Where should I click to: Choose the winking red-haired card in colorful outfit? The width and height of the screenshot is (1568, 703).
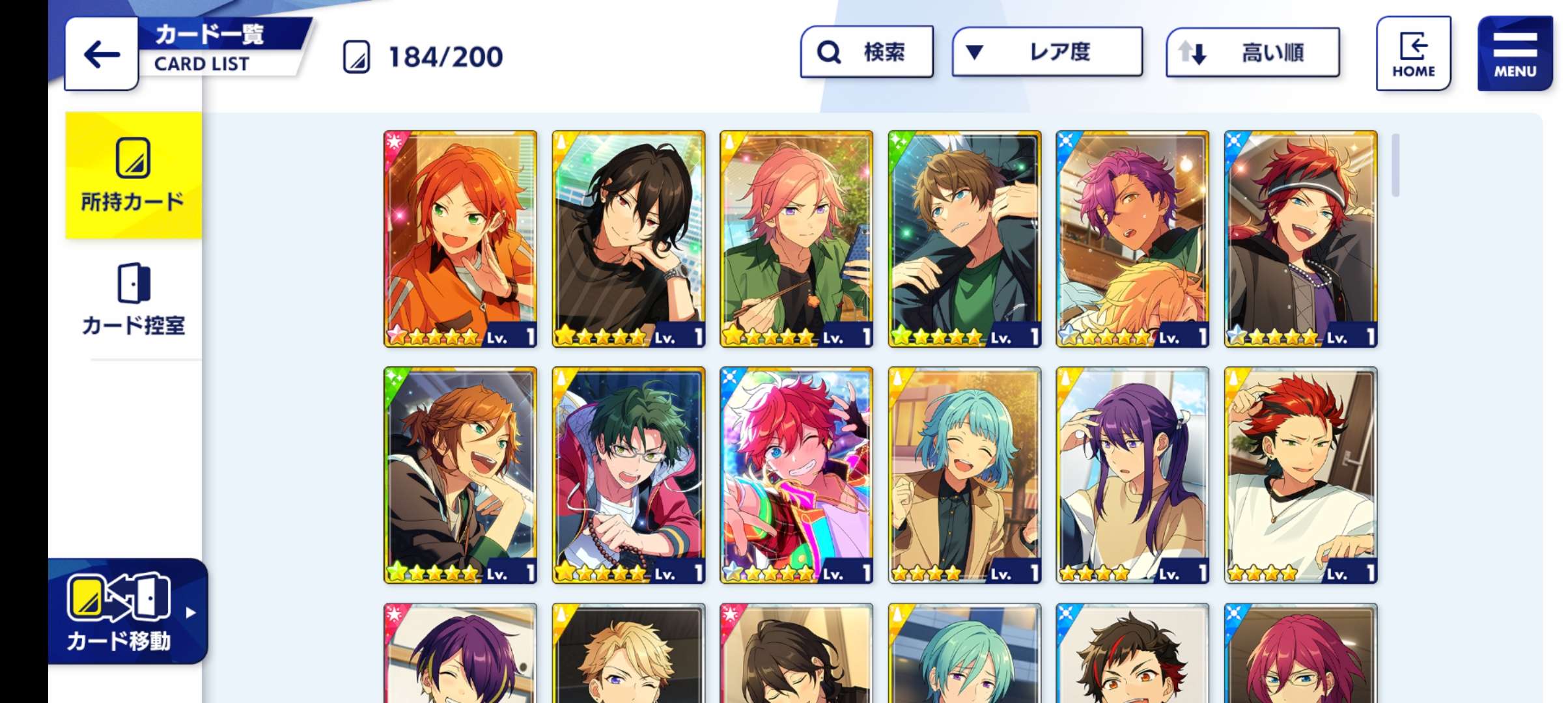point(796,475)
